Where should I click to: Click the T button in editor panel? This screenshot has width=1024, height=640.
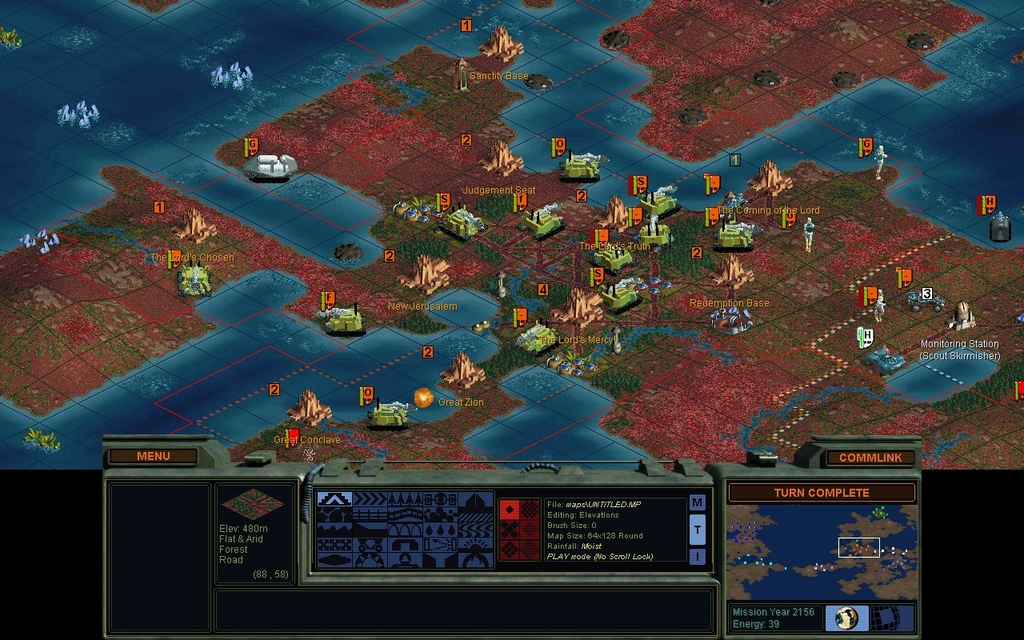697,529
